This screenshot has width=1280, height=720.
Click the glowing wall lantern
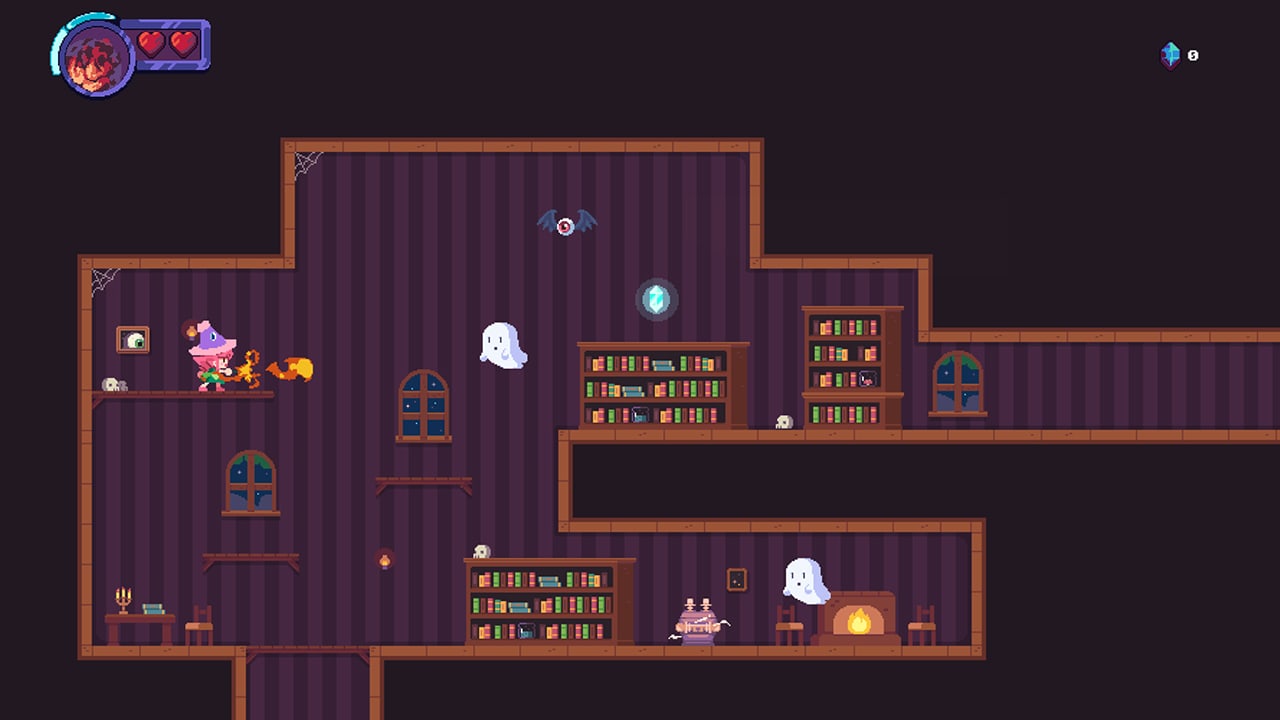tap(387, 562)
